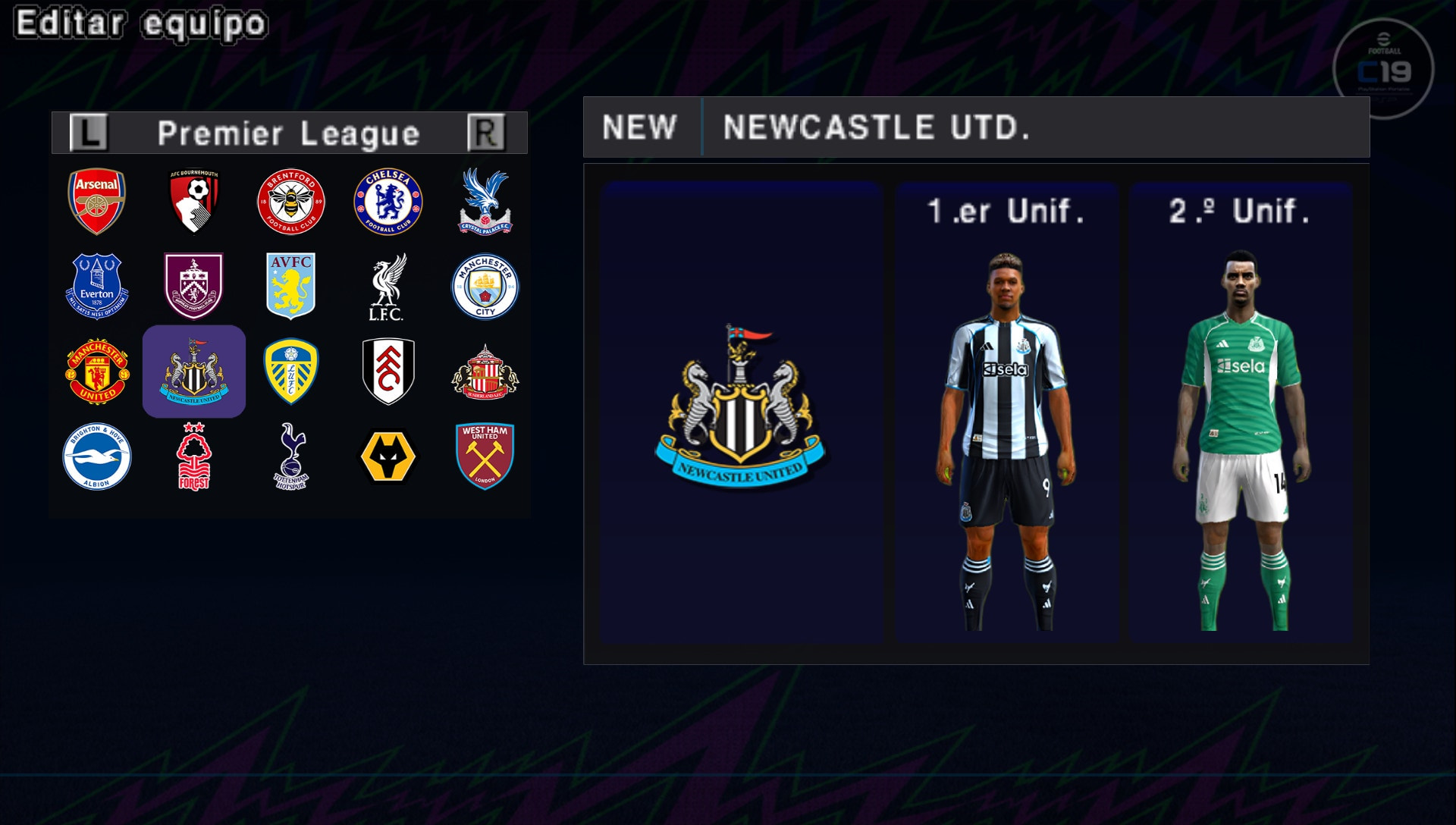Select the Aston Villa AVFC badge
Viewport: 1456px width, 825px height.
tap(291, 287)
